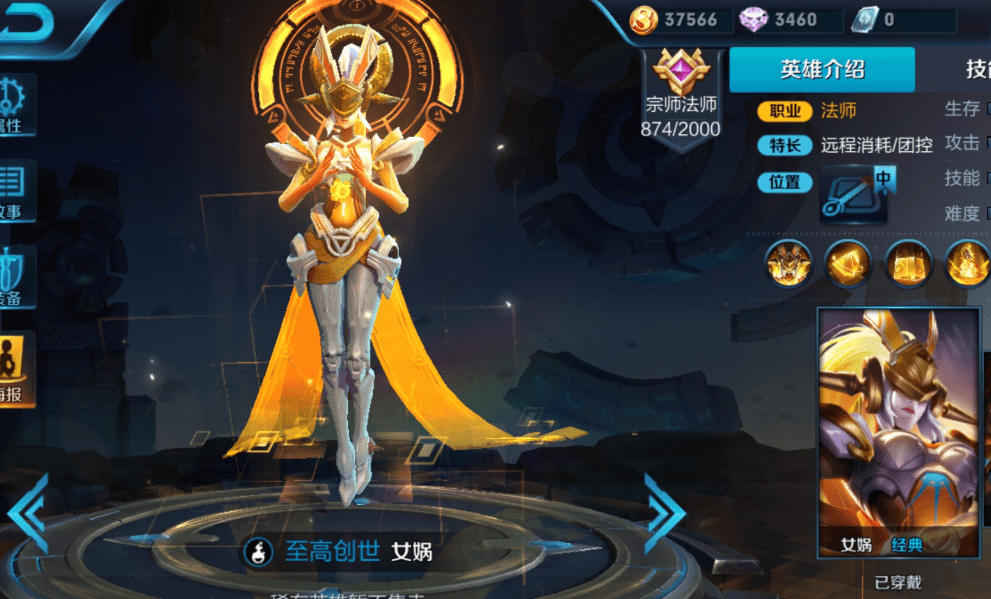Select the golden triangle shard skill icon
Viewport: 991px width, 599px height.
[848, 263]
